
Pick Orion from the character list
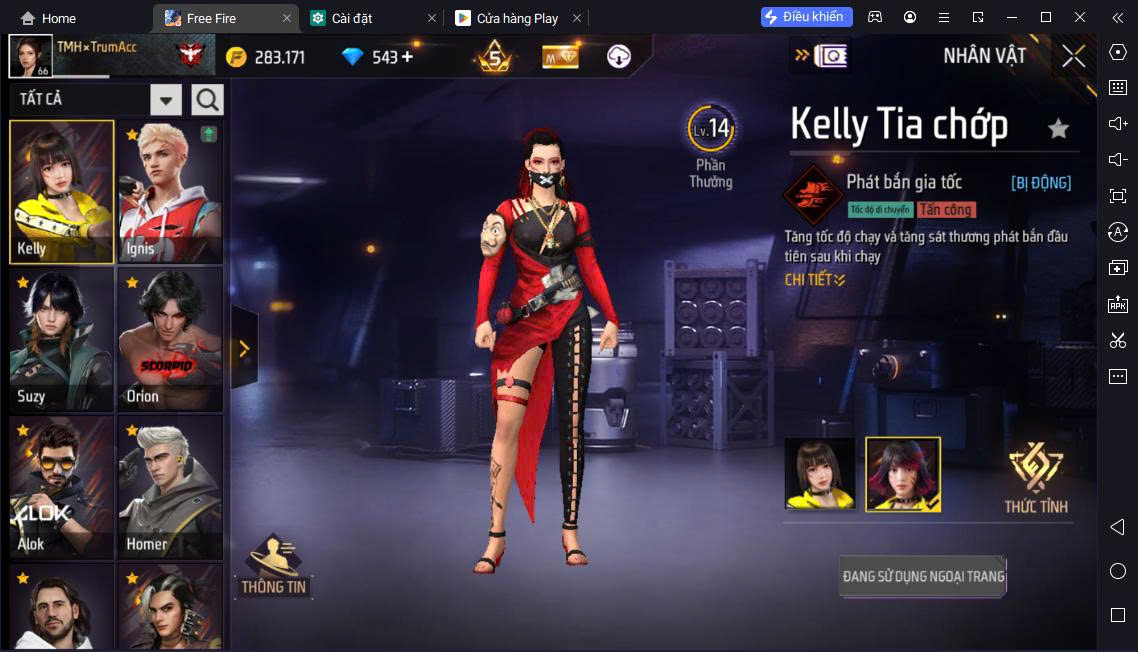point(170,339)
